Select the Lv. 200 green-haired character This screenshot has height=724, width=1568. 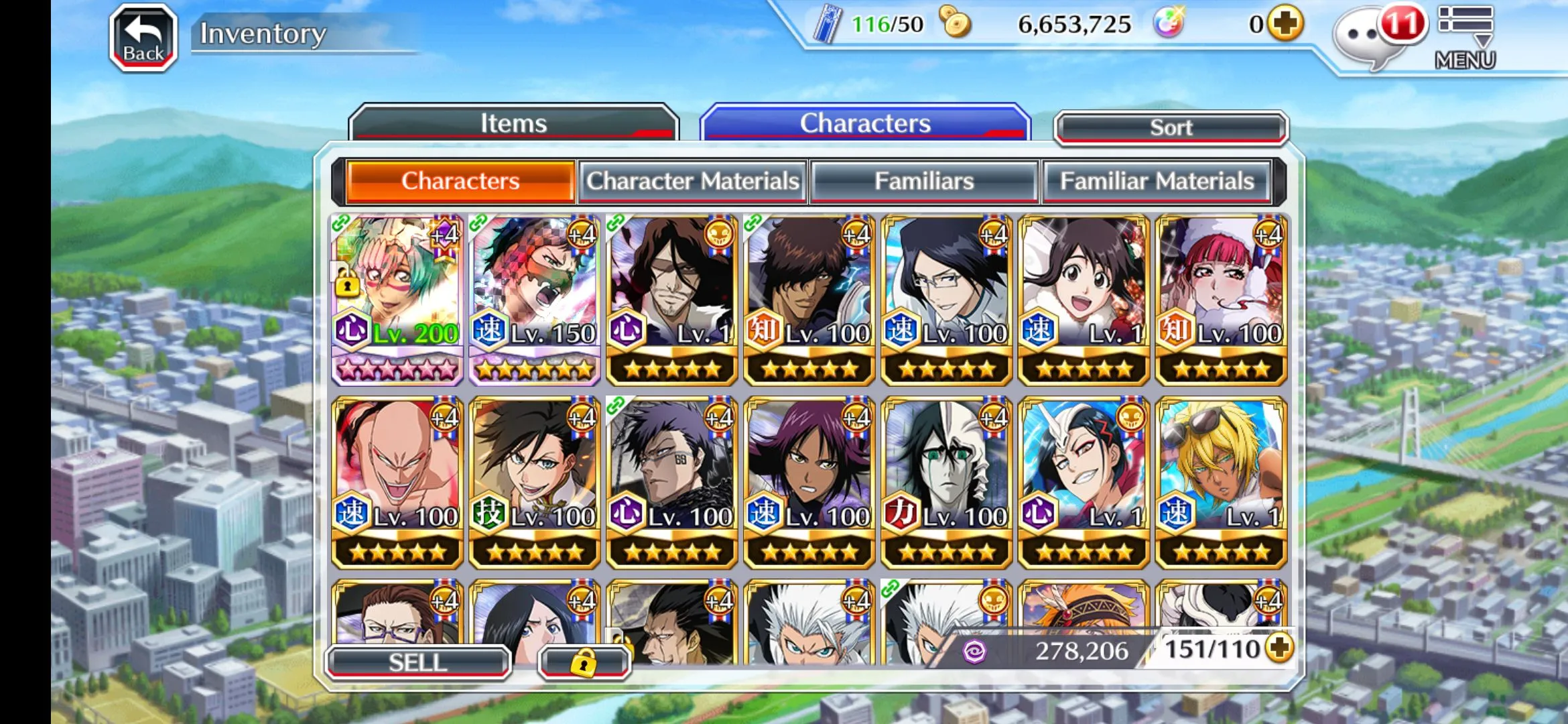coord(397,300)
